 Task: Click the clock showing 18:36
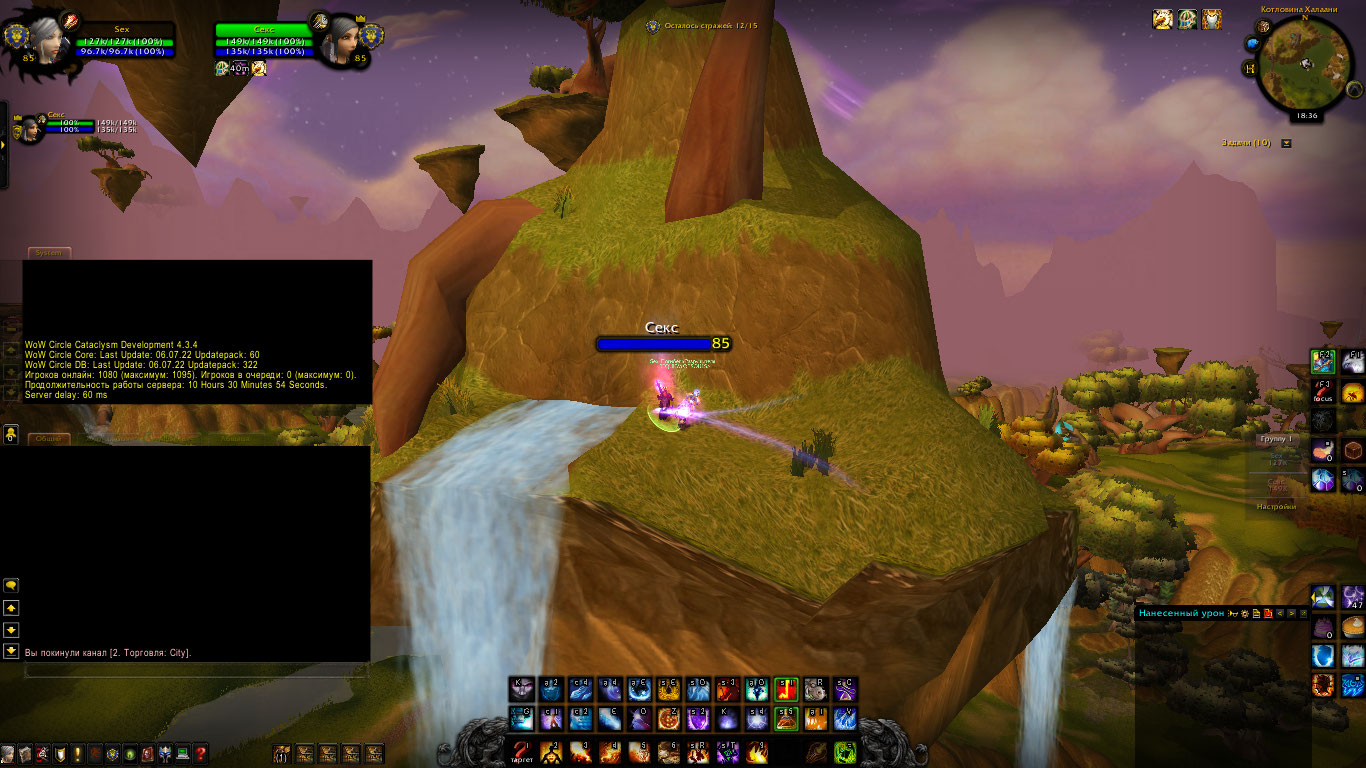[x=1306, y=116]
